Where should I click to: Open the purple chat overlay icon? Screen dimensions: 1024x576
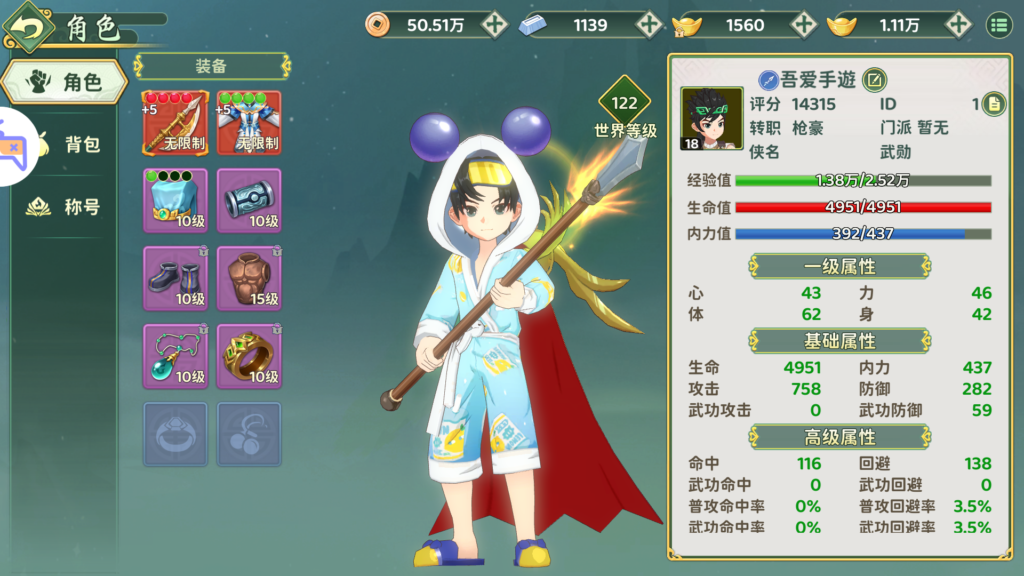pyautogui.click(x=14, y=147)
